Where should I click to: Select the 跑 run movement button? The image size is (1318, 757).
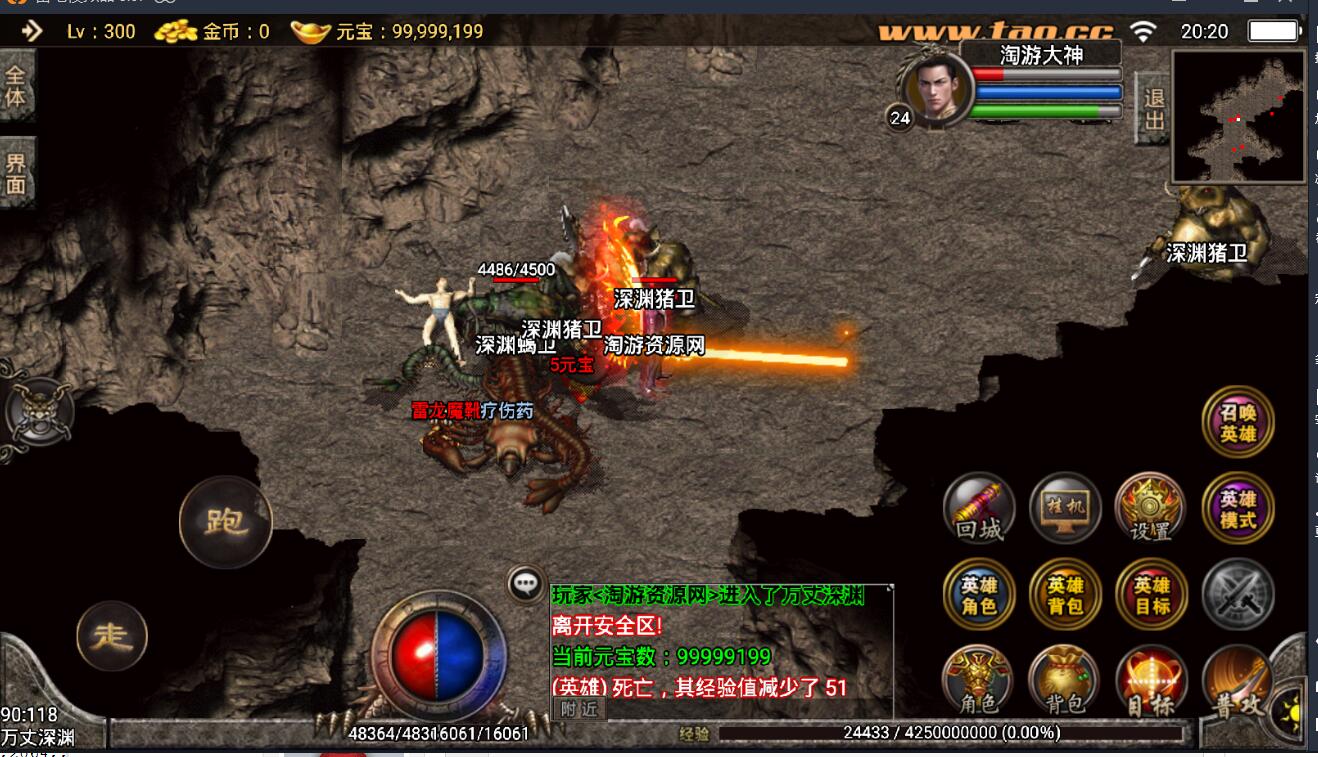(x=226, y=522)
